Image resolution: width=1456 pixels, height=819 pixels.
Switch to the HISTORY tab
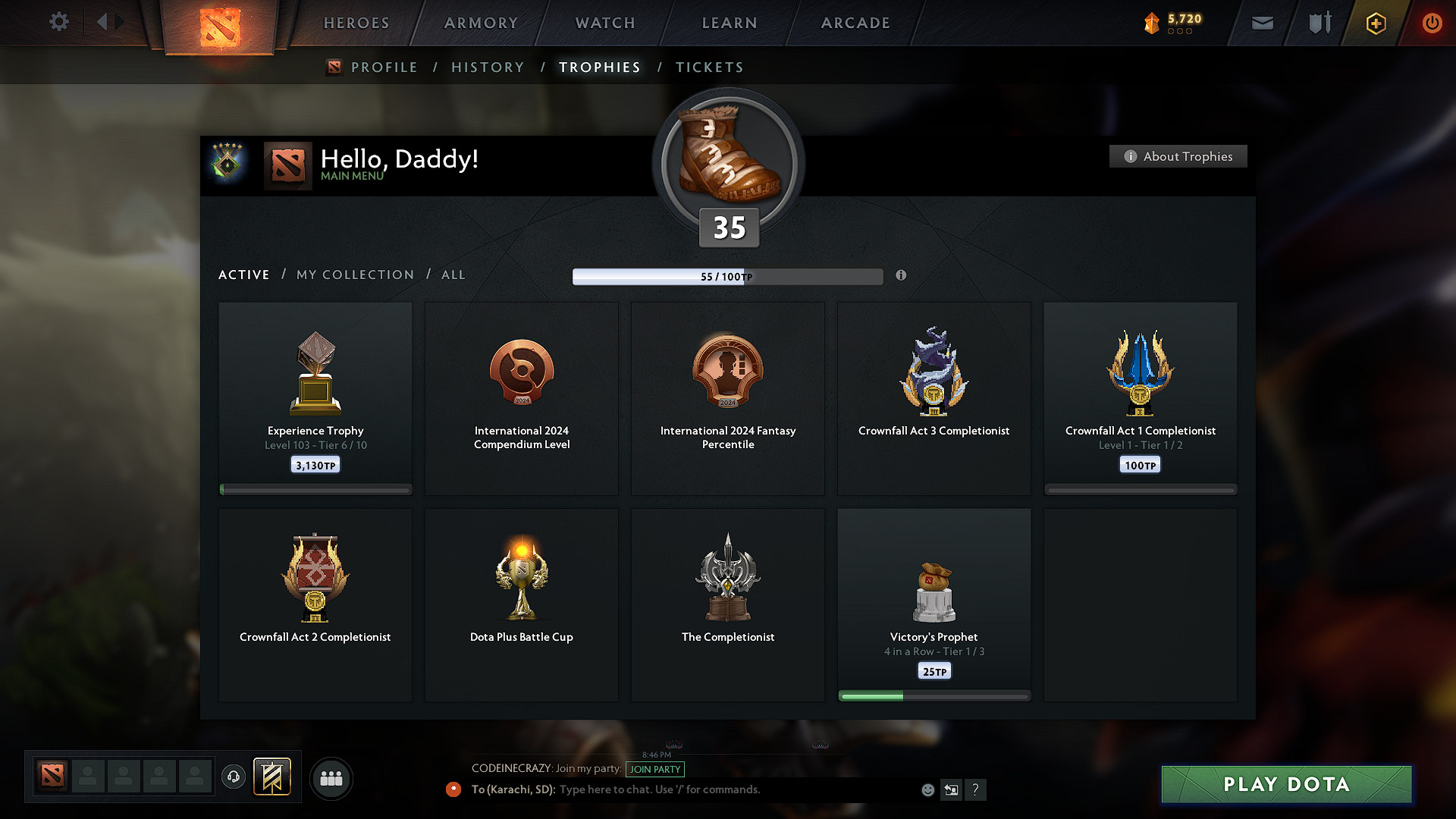(x=488, y=67)
